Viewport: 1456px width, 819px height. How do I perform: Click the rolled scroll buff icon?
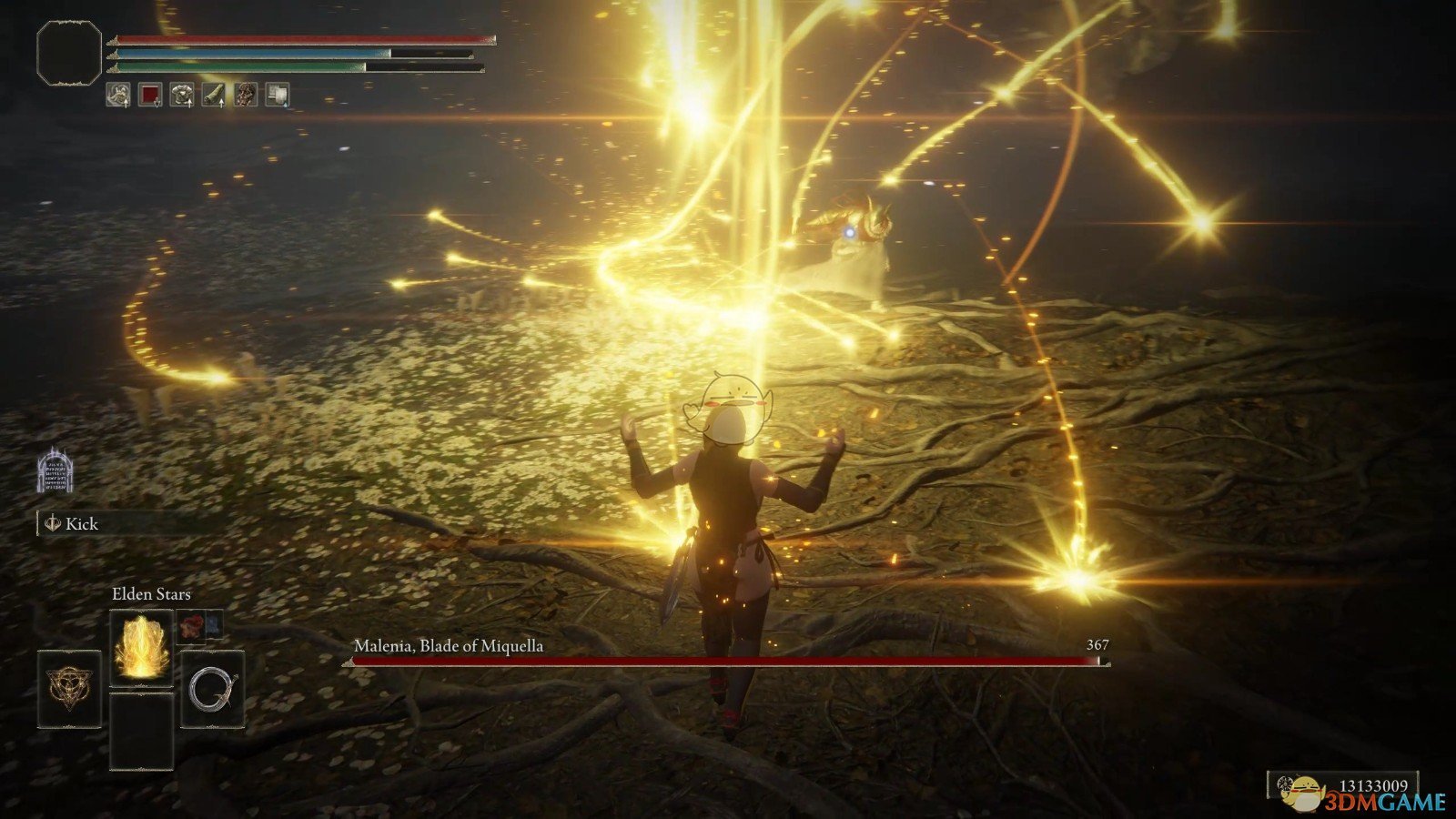click(214, 94)
